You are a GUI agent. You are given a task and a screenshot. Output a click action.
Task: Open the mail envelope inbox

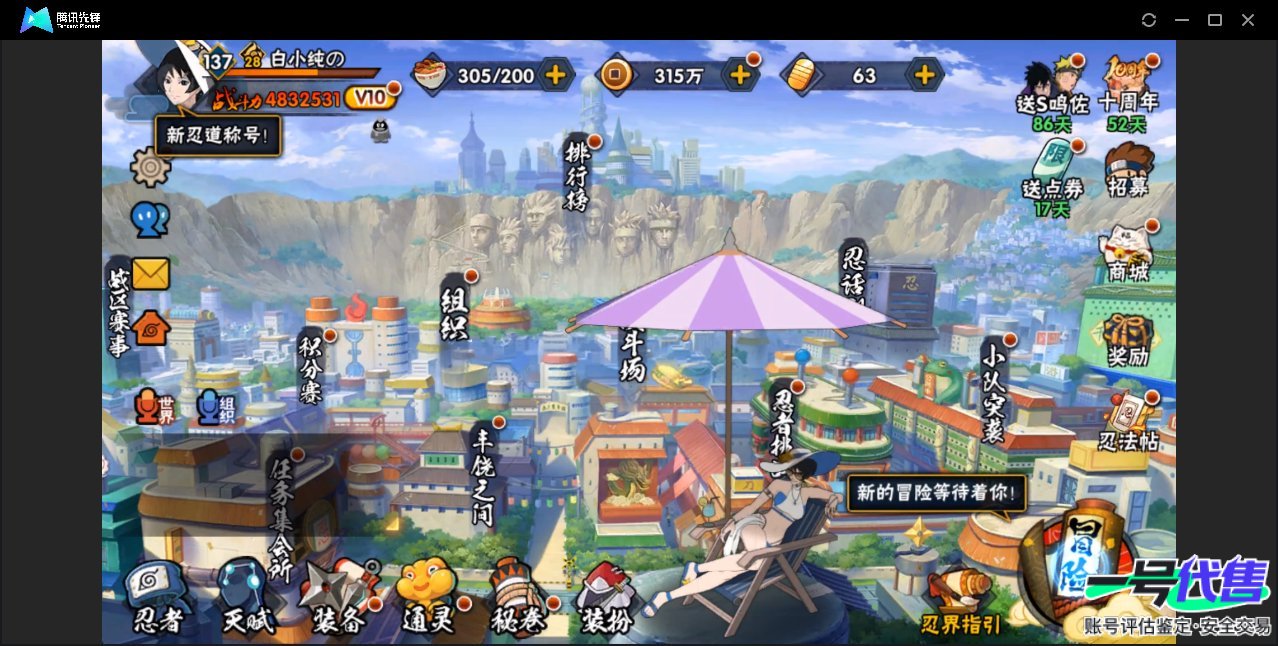pos(151,273)
